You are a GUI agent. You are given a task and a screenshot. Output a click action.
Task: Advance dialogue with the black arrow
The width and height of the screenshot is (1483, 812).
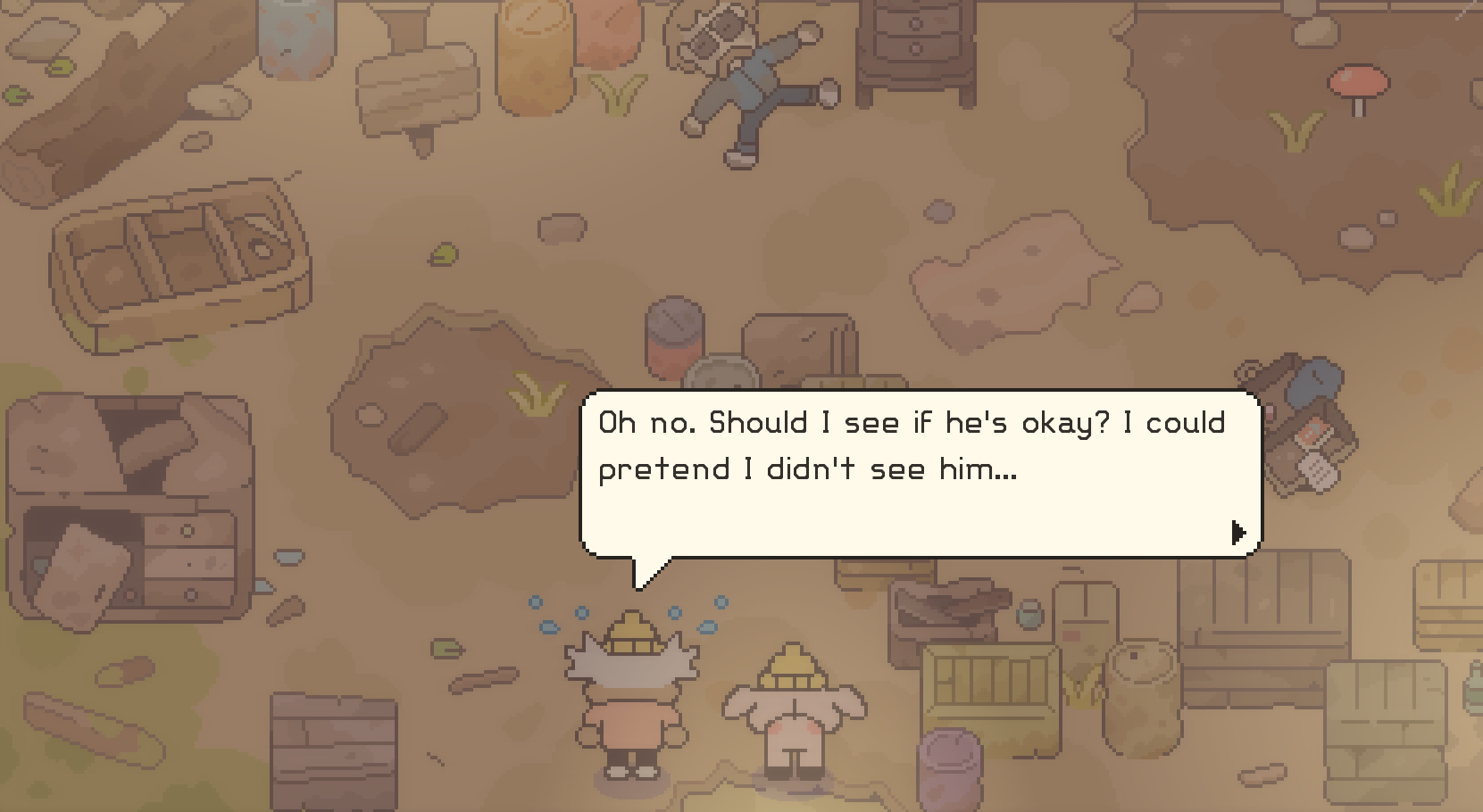[x=1237, y=533]
